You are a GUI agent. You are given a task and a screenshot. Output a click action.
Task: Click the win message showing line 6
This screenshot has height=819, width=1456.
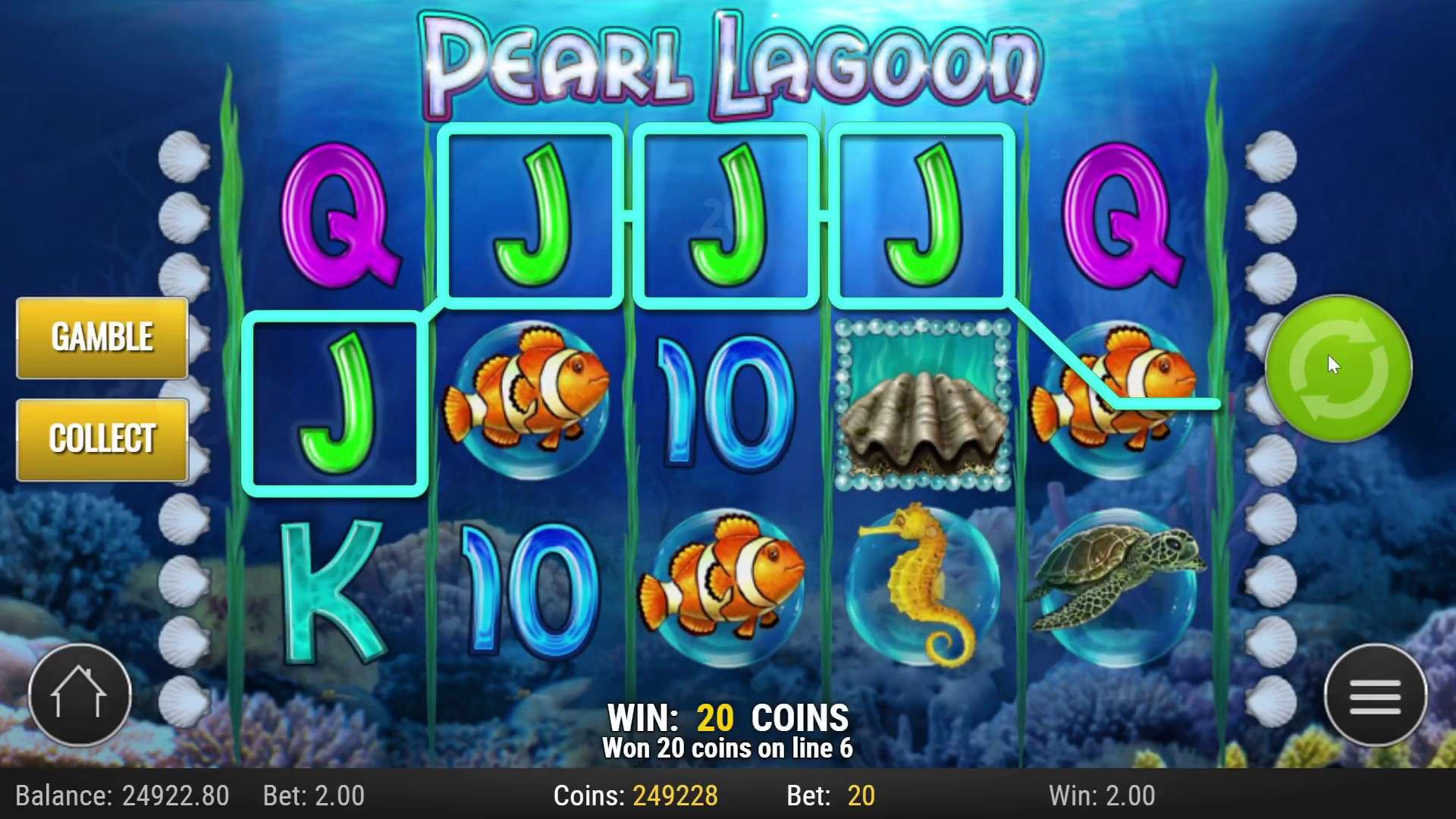pos(728,747)
